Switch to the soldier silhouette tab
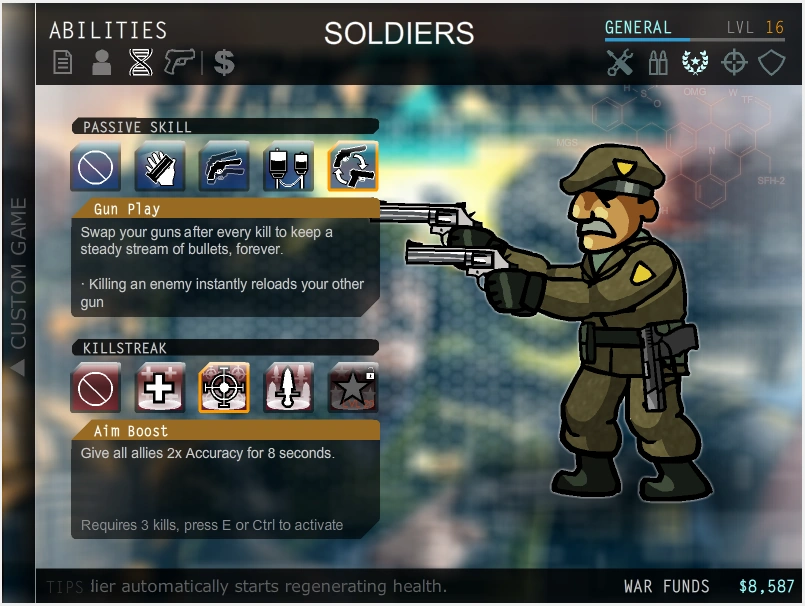This screenshot has height=606, width=805. tap(101, 63)
